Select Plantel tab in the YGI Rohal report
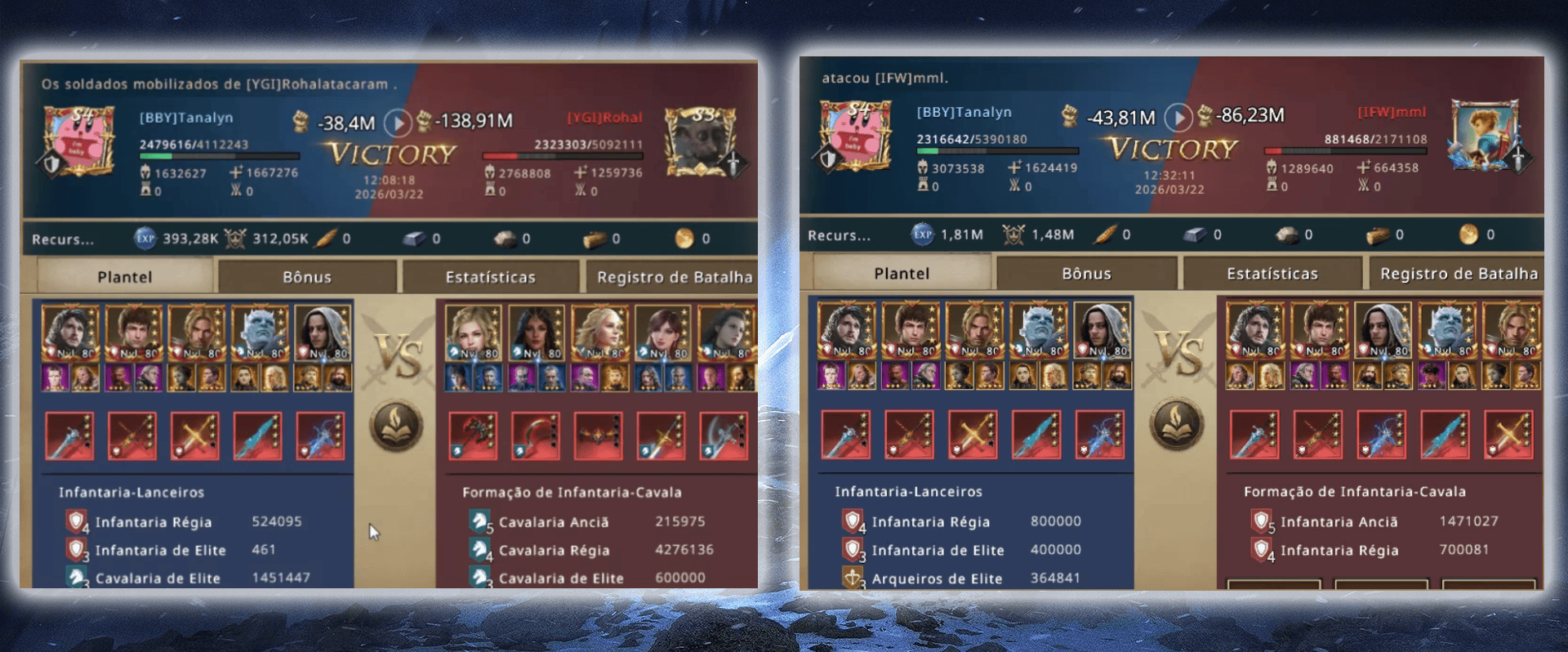Viewport: 1568px width, 652px height. click(125, 277)
